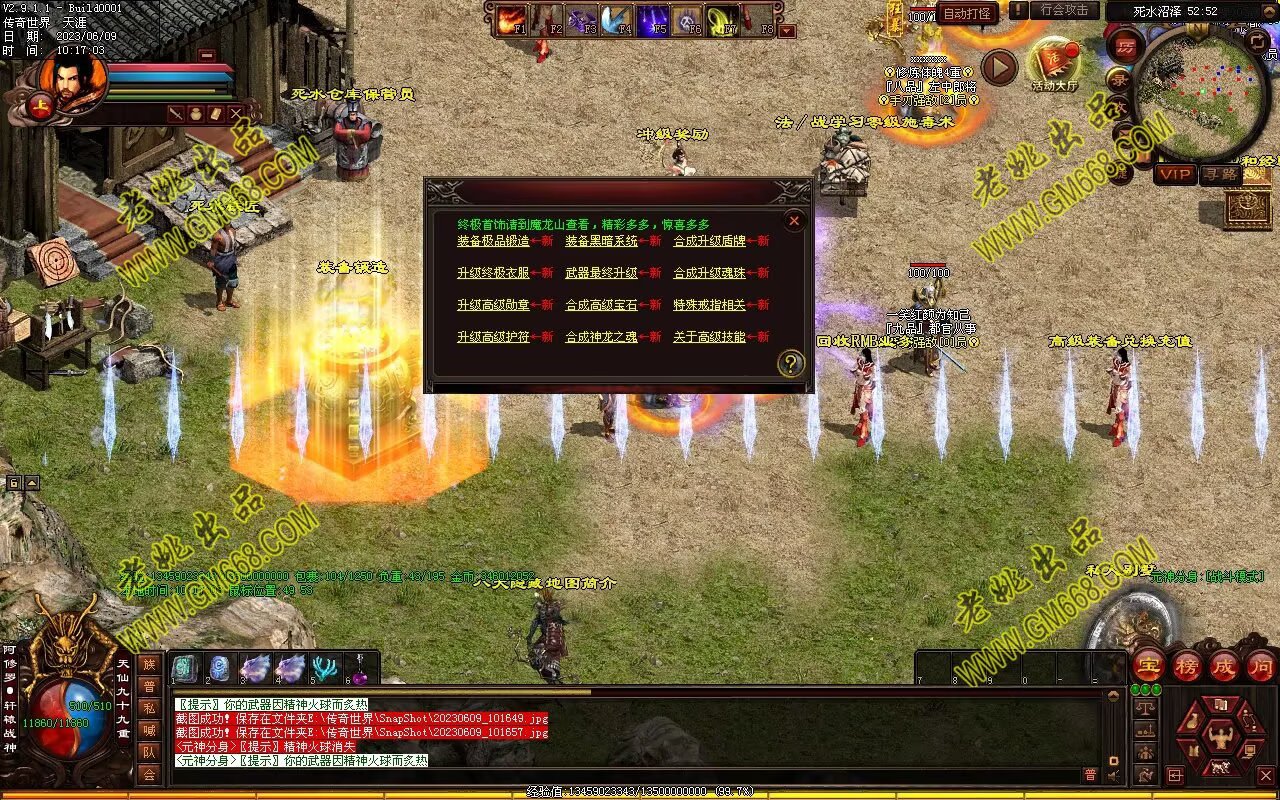
Task: Open the 升级高级勋章 option
Action: 493,305
